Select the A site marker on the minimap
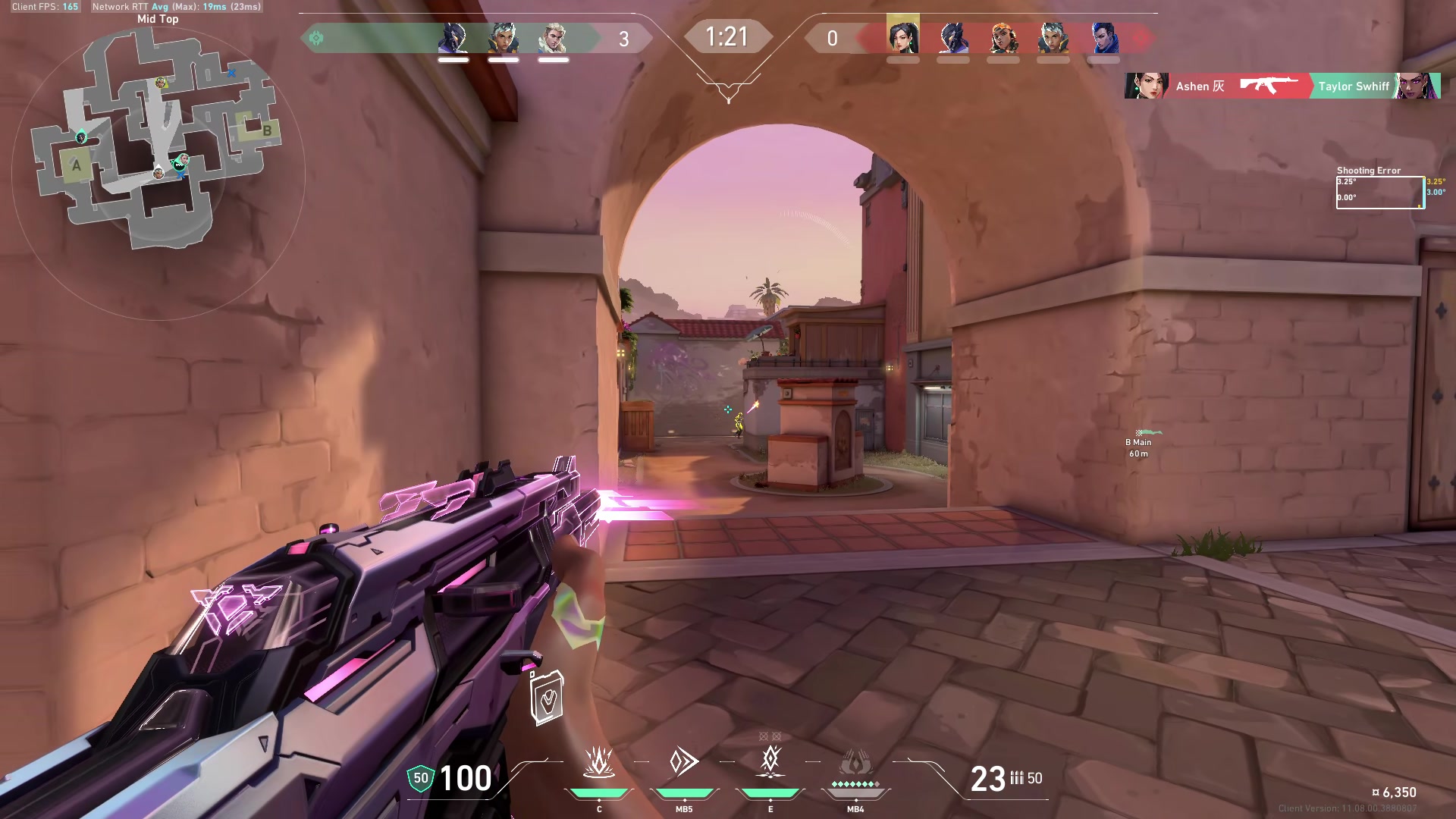This screenshot has height=819, width=1456. coord(76,165)
